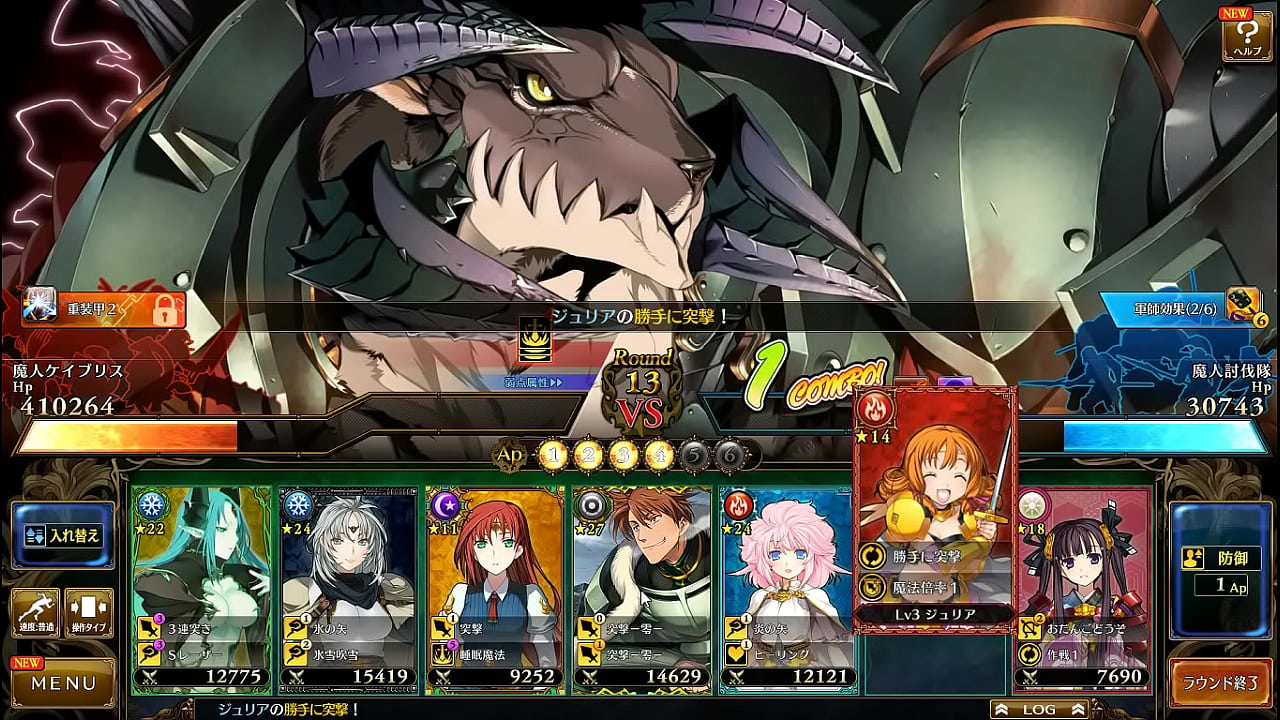This screenshot has height=720, width=1280.
Task: Open the MENU button
Action: pos(62,683)
